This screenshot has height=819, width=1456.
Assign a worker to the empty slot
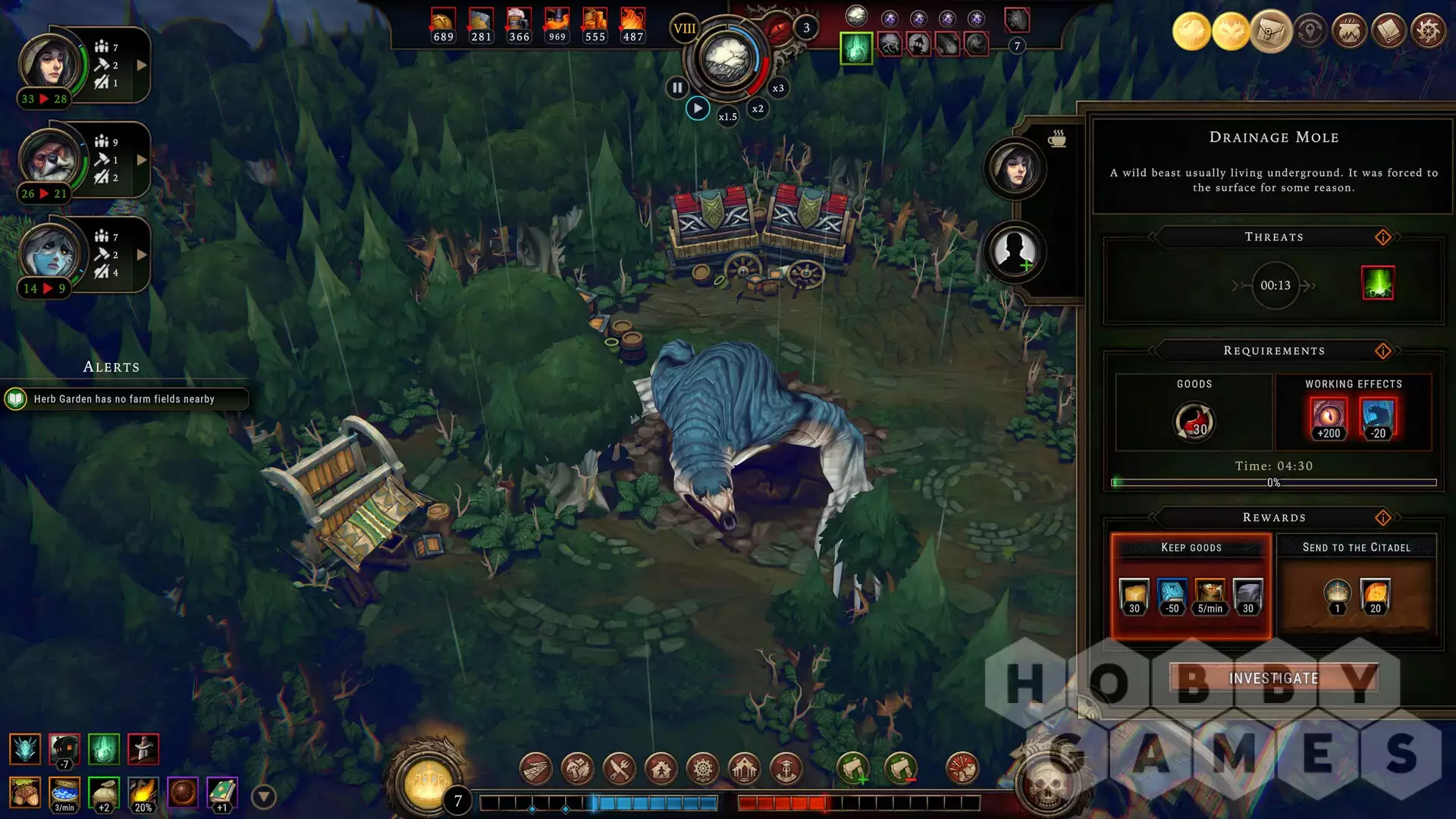[x=1015, y=252]
